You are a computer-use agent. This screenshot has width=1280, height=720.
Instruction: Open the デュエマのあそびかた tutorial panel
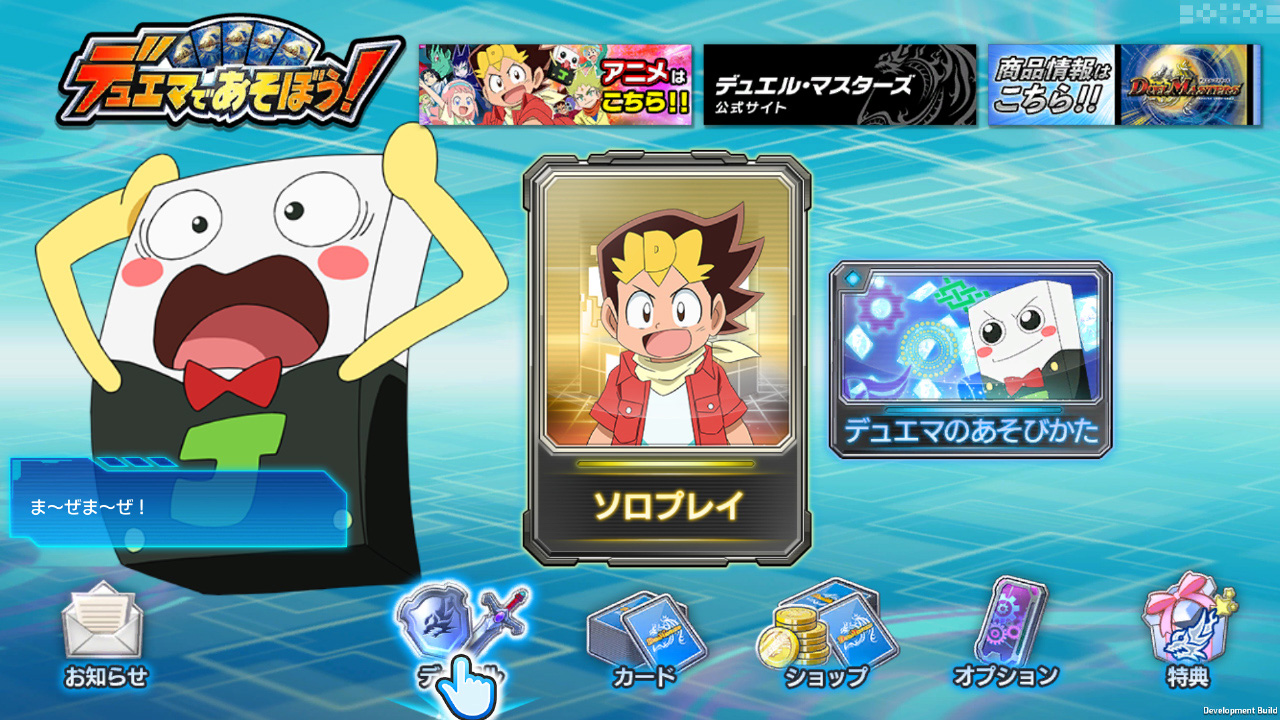tap(968, 360)
